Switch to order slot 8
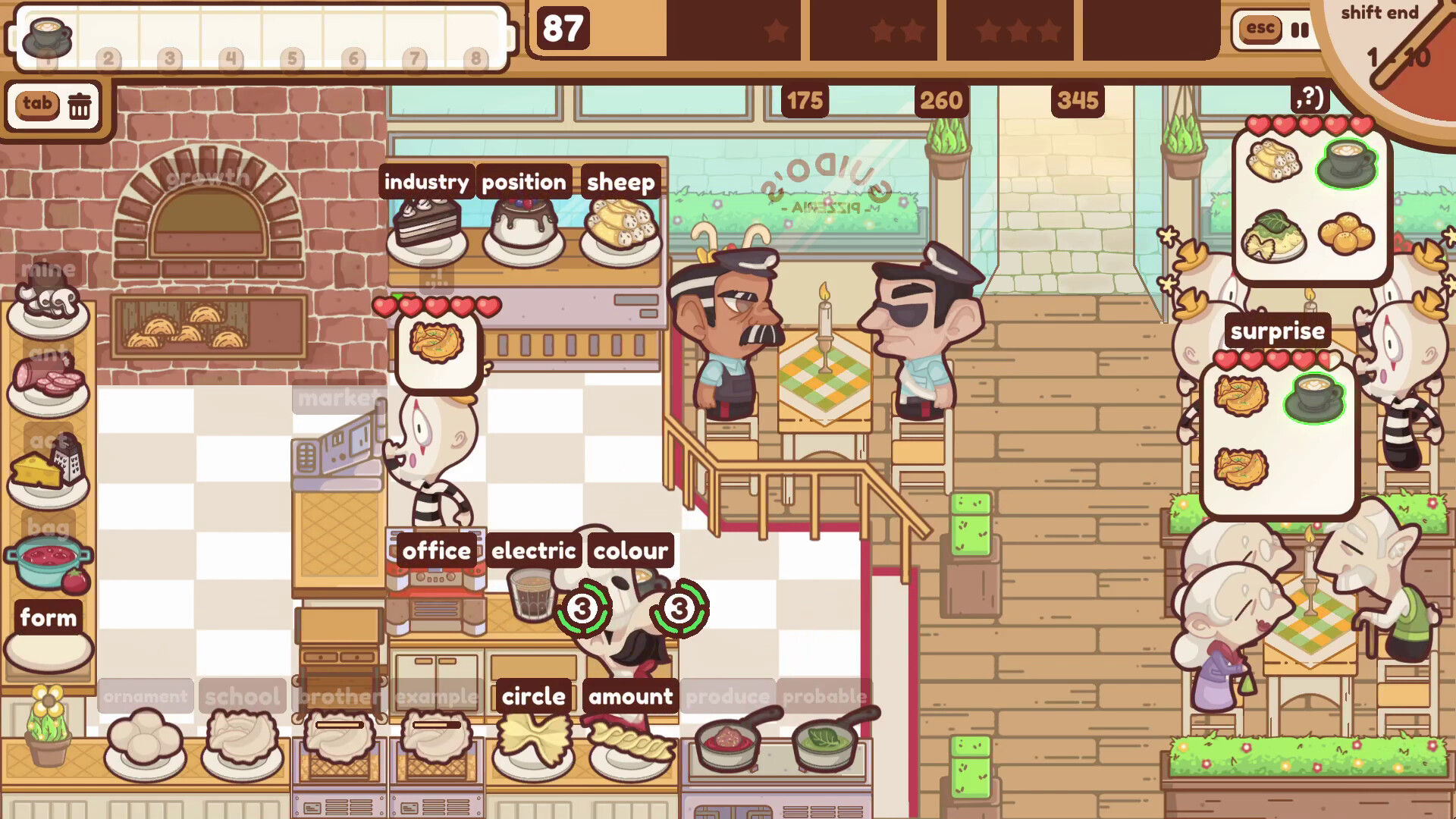The width and height of the screenshot is (1456, 819). [x=476, y=59]
